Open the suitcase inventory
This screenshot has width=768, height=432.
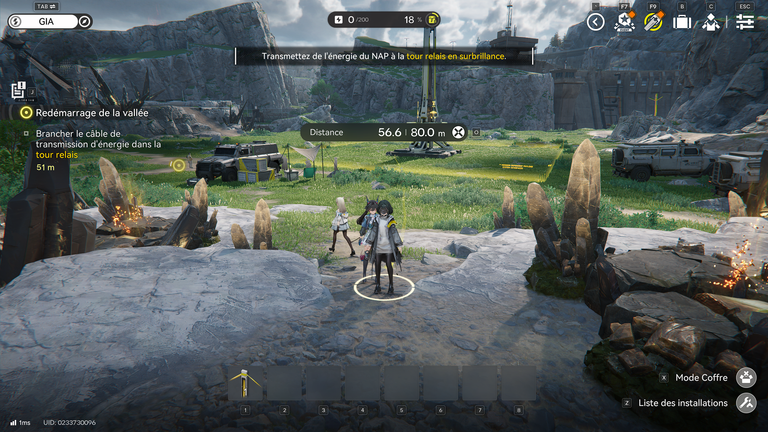click(682, 21)
